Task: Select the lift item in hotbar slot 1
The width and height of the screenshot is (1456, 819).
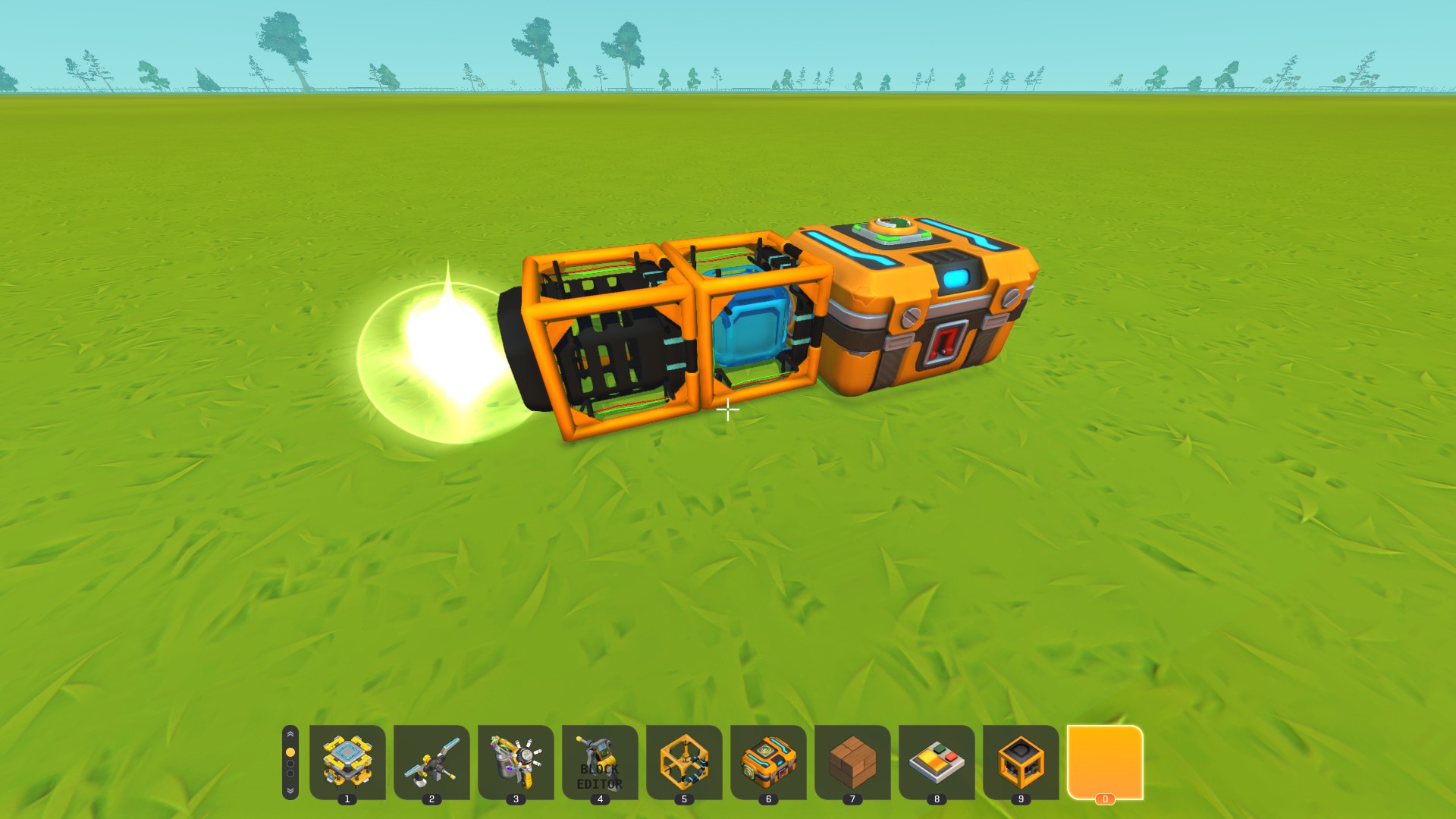Action: click(347, 761)
